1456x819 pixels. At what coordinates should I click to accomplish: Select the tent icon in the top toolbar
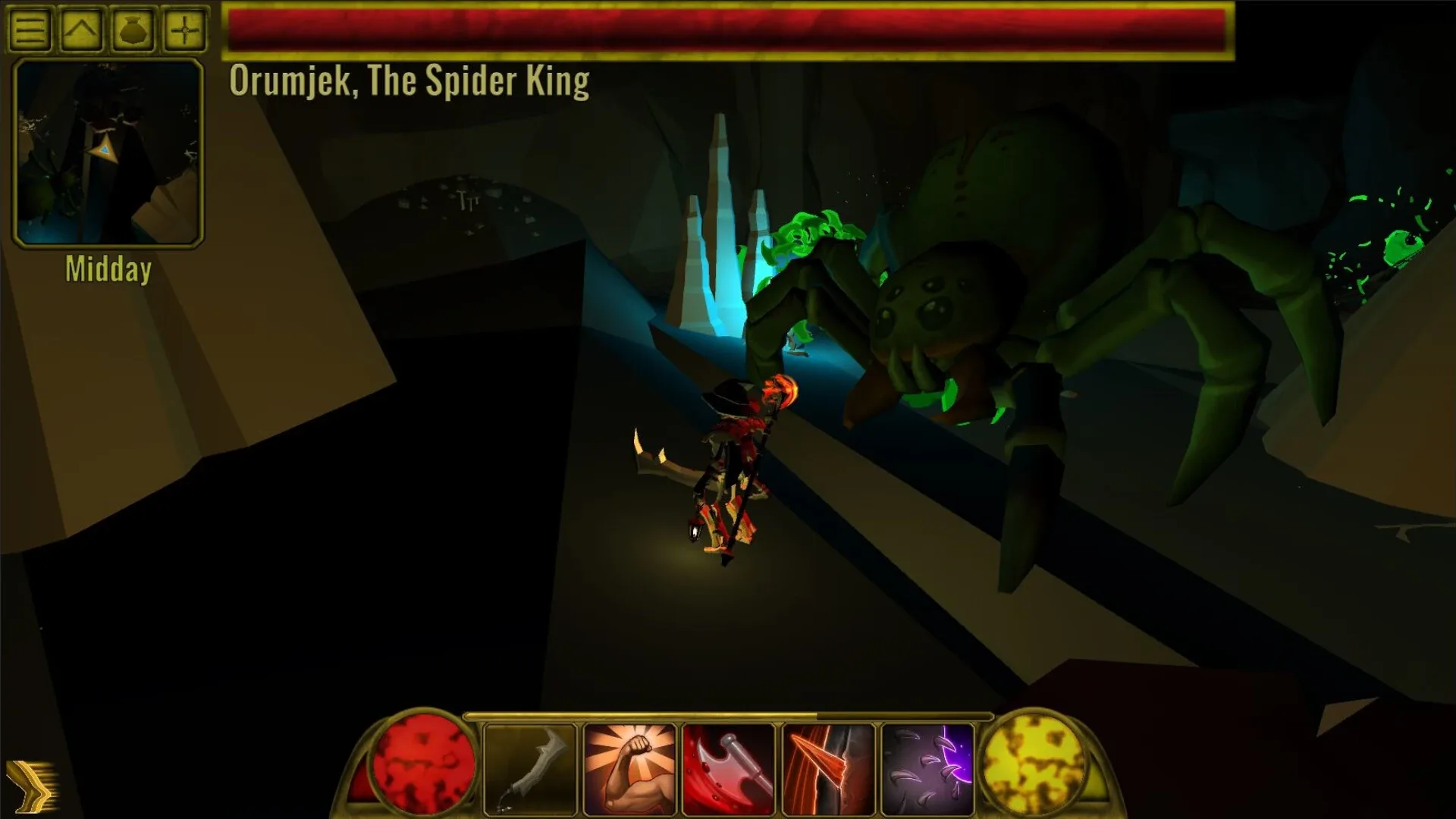click(80, 30)
